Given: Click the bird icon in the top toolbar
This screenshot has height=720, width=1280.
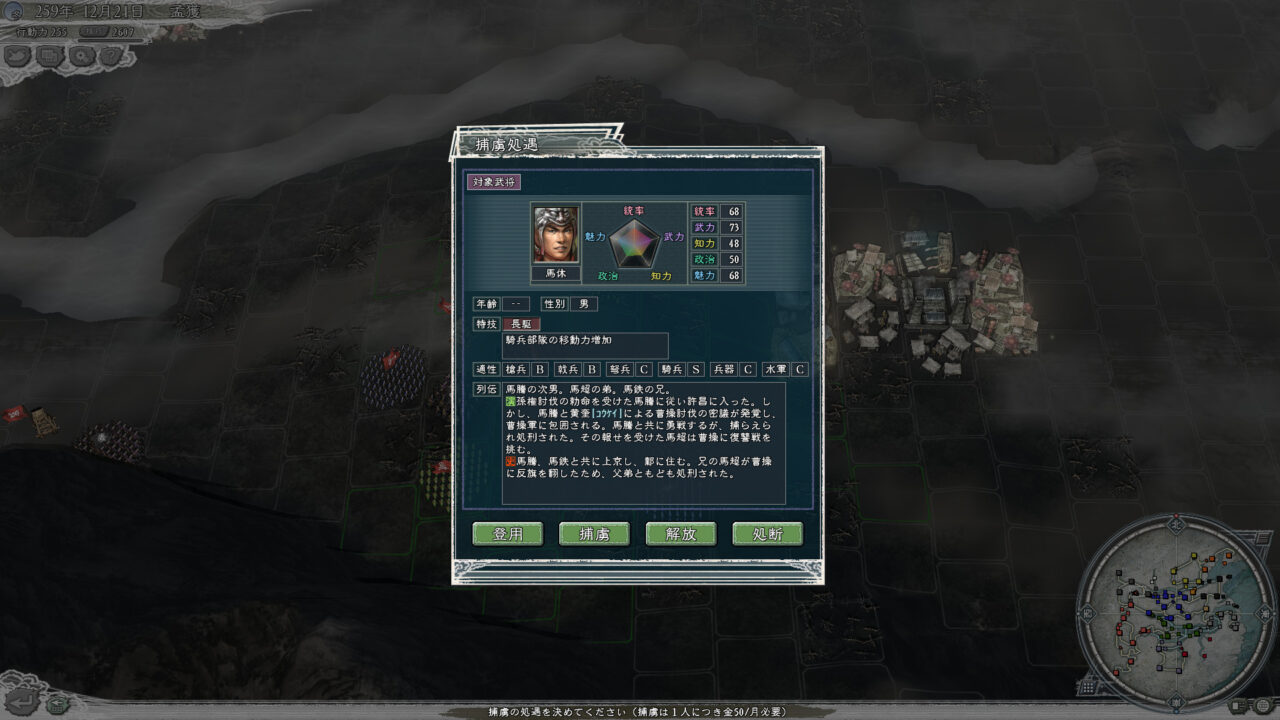Looking at the screenshot, I should point(19,56).
